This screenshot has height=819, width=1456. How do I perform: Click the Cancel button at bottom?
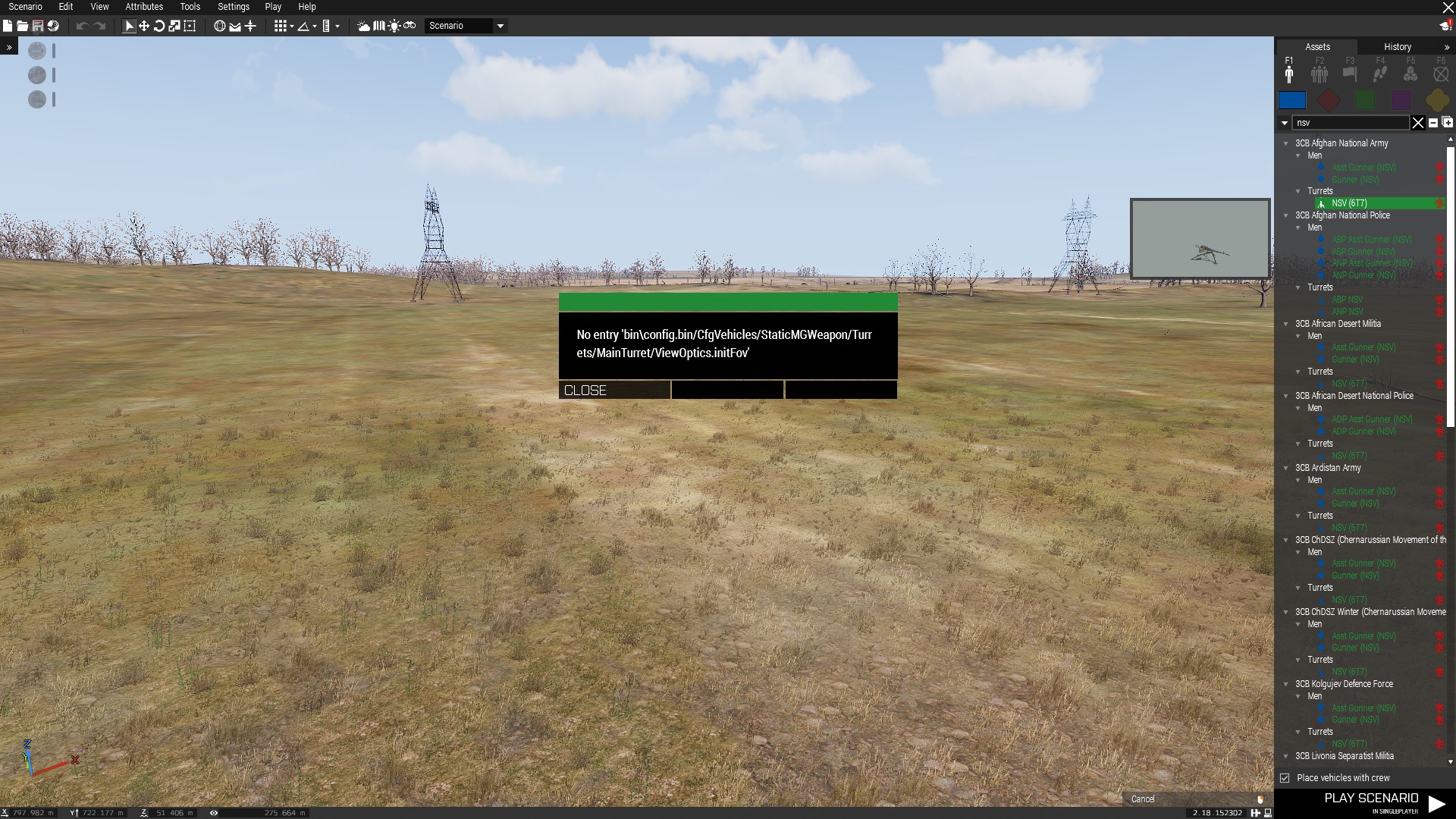click(x=1142, y=799)
